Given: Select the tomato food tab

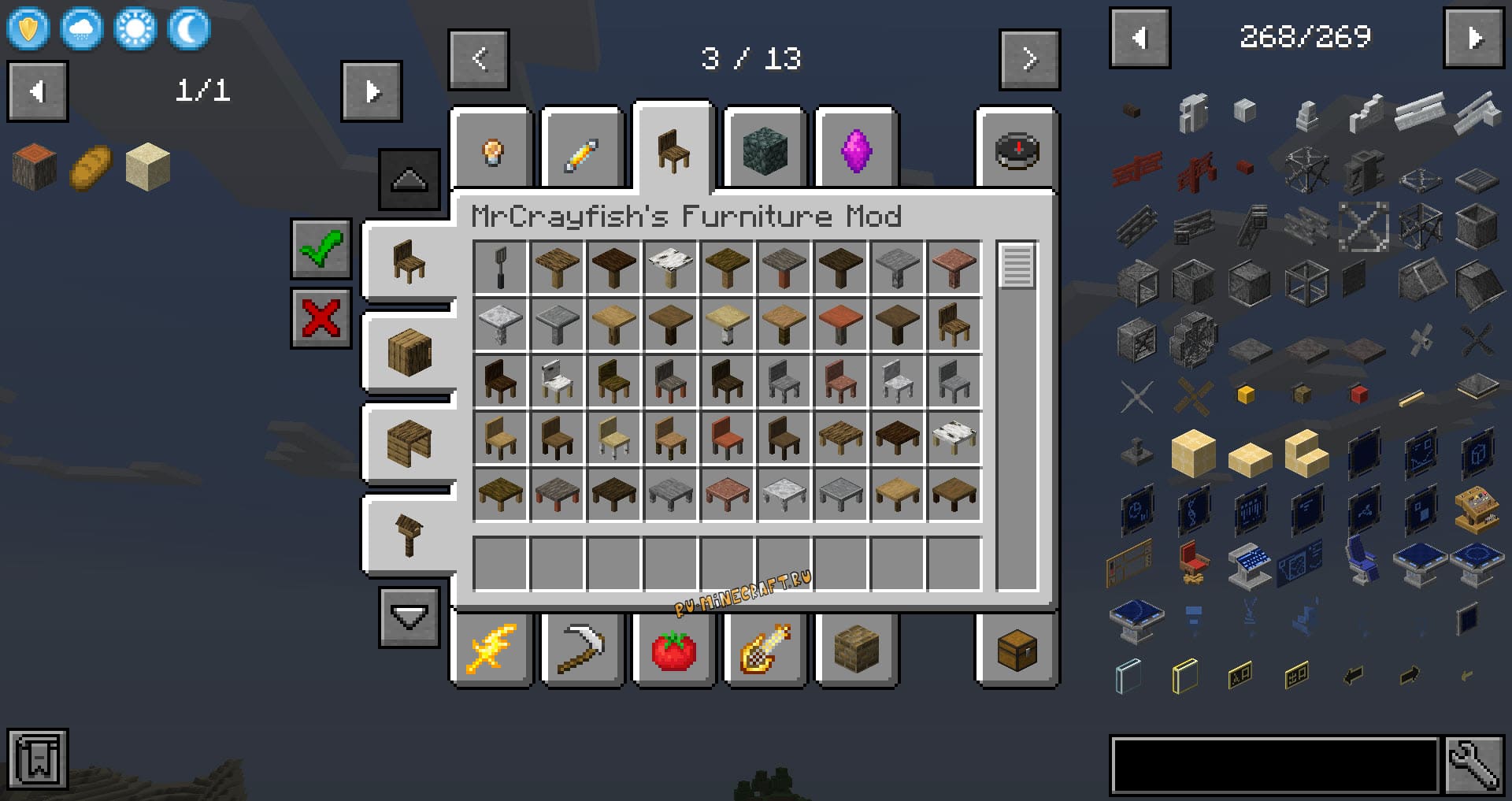Looking at the screenshot, I should point(673,651).
